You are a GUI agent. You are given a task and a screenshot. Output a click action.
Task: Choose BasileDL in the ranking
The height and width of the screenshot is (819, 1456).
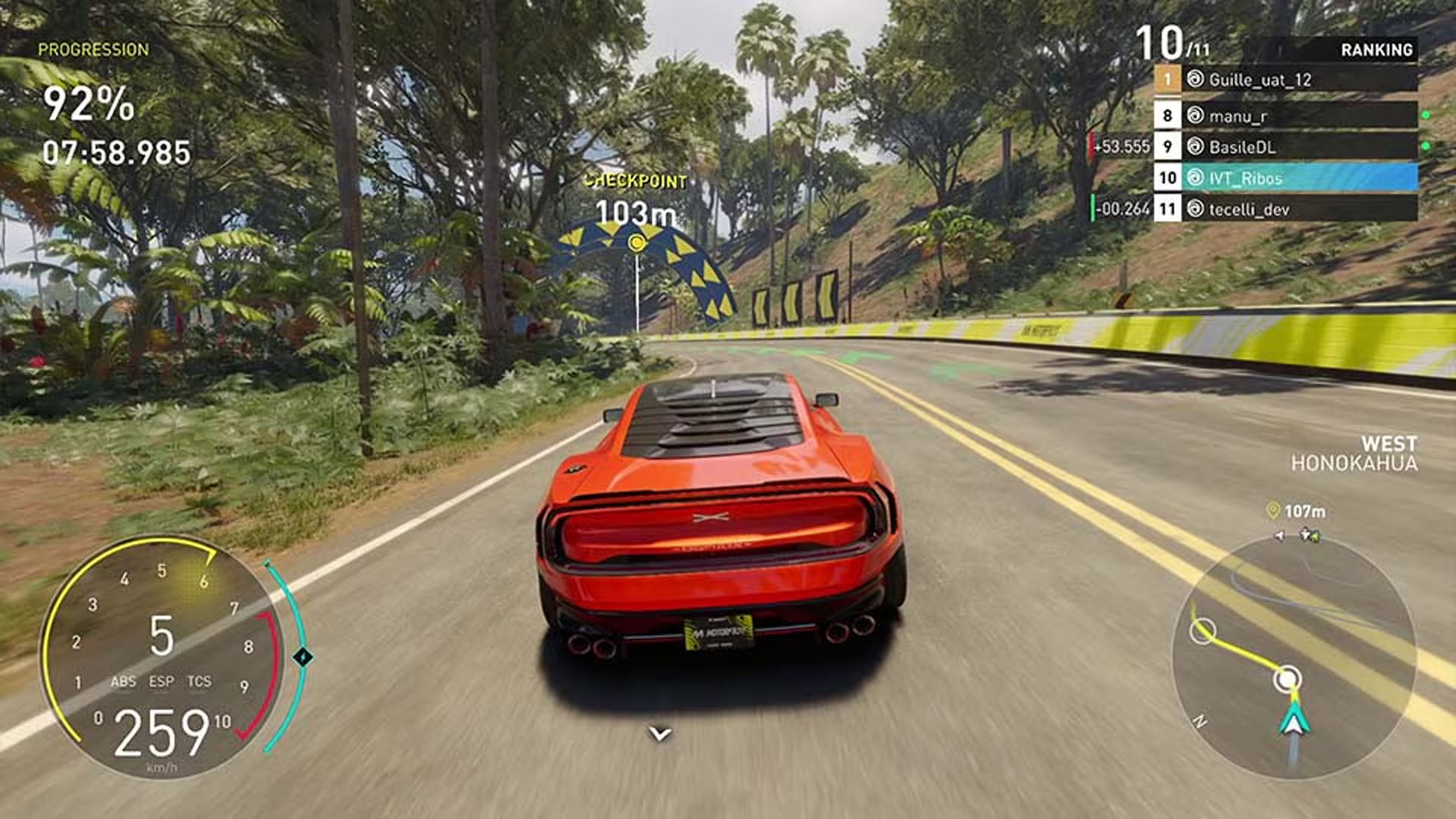1285,147
